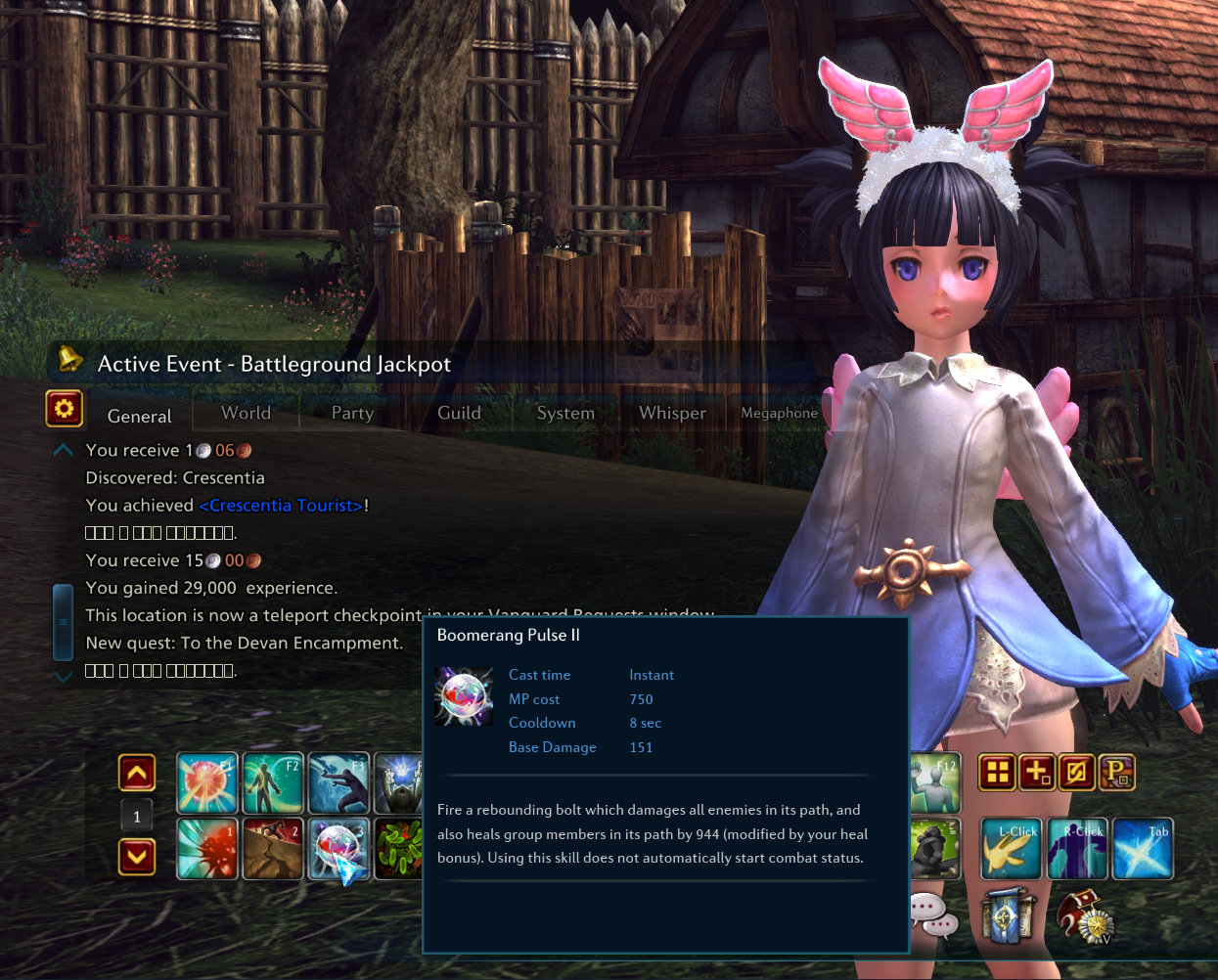Switch to the World chat tab
This screenshot has width=1218, height=980.
(x=246, y=413)
